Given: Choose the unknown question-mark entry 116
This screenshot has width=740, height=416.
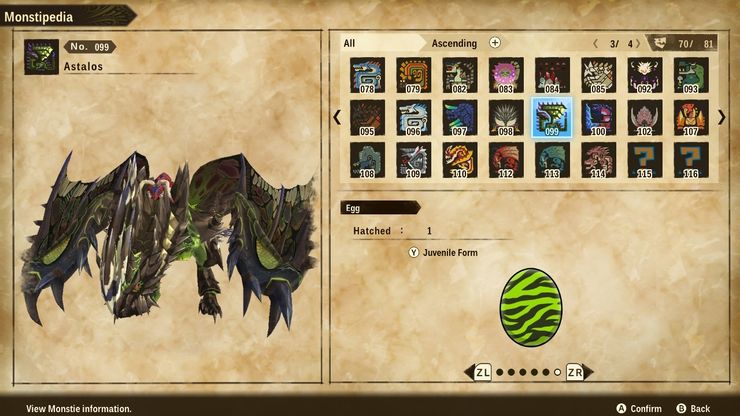Looking at the screenshot, I should coord(691,160).
